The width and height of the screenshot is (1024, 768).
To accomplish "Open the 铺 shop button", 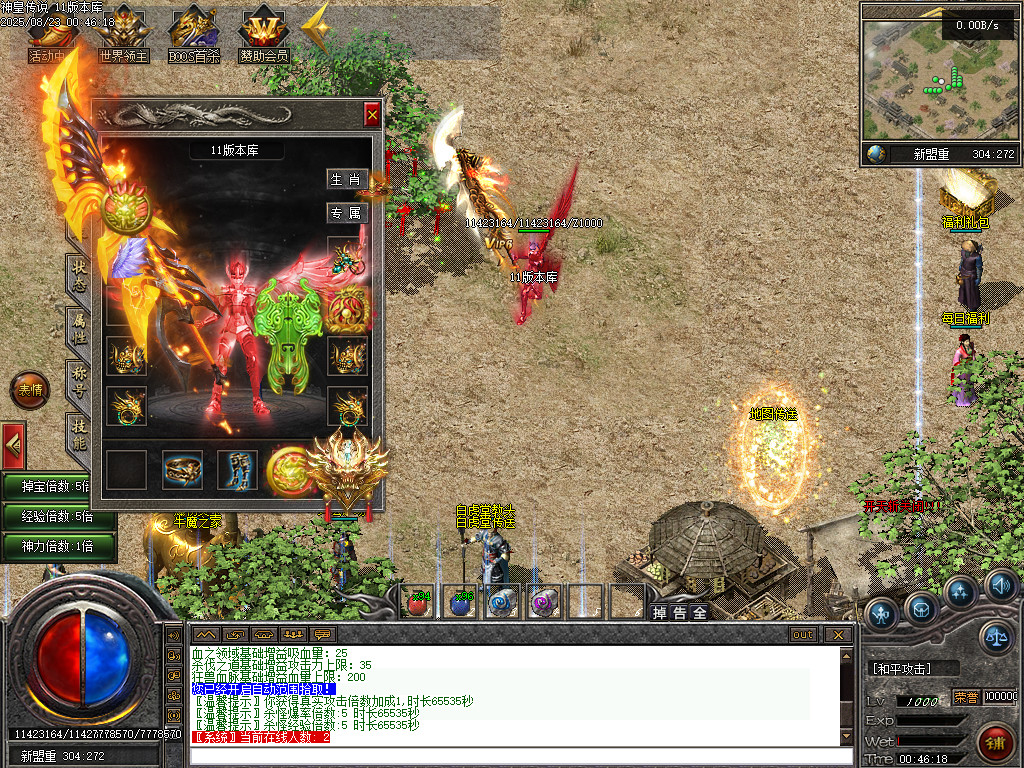I will click(995, 741).
